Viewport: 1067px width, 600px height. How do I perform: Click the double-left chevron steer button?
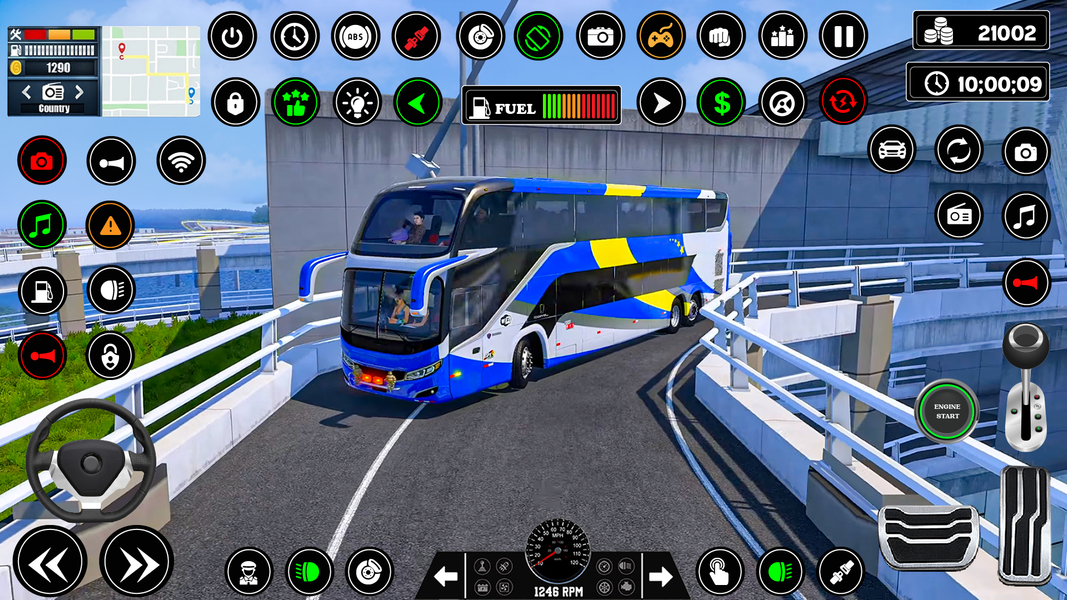point(50,563)
